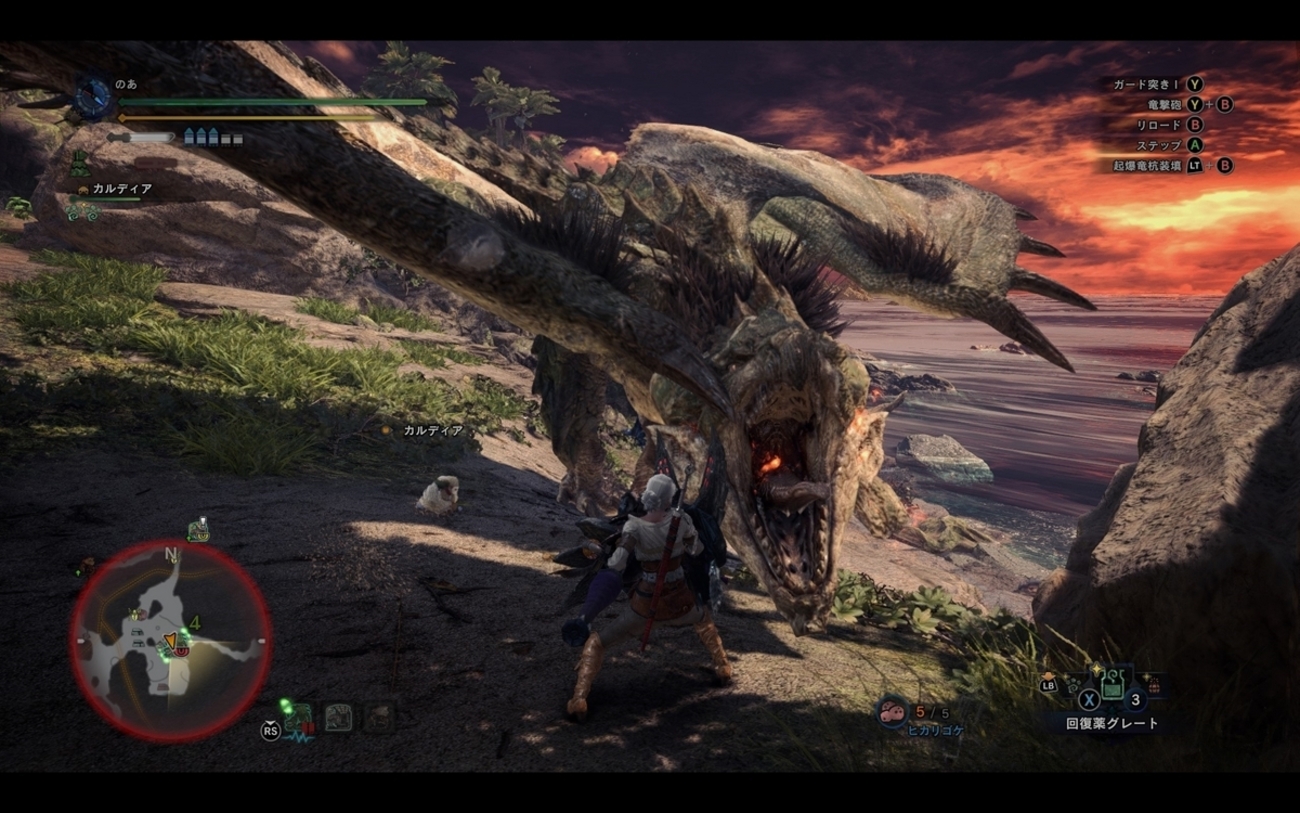Viewport: 1300px width, 813px height.
Task: Select the Palico カルディア status entry
Action: (x=114, y=189)
